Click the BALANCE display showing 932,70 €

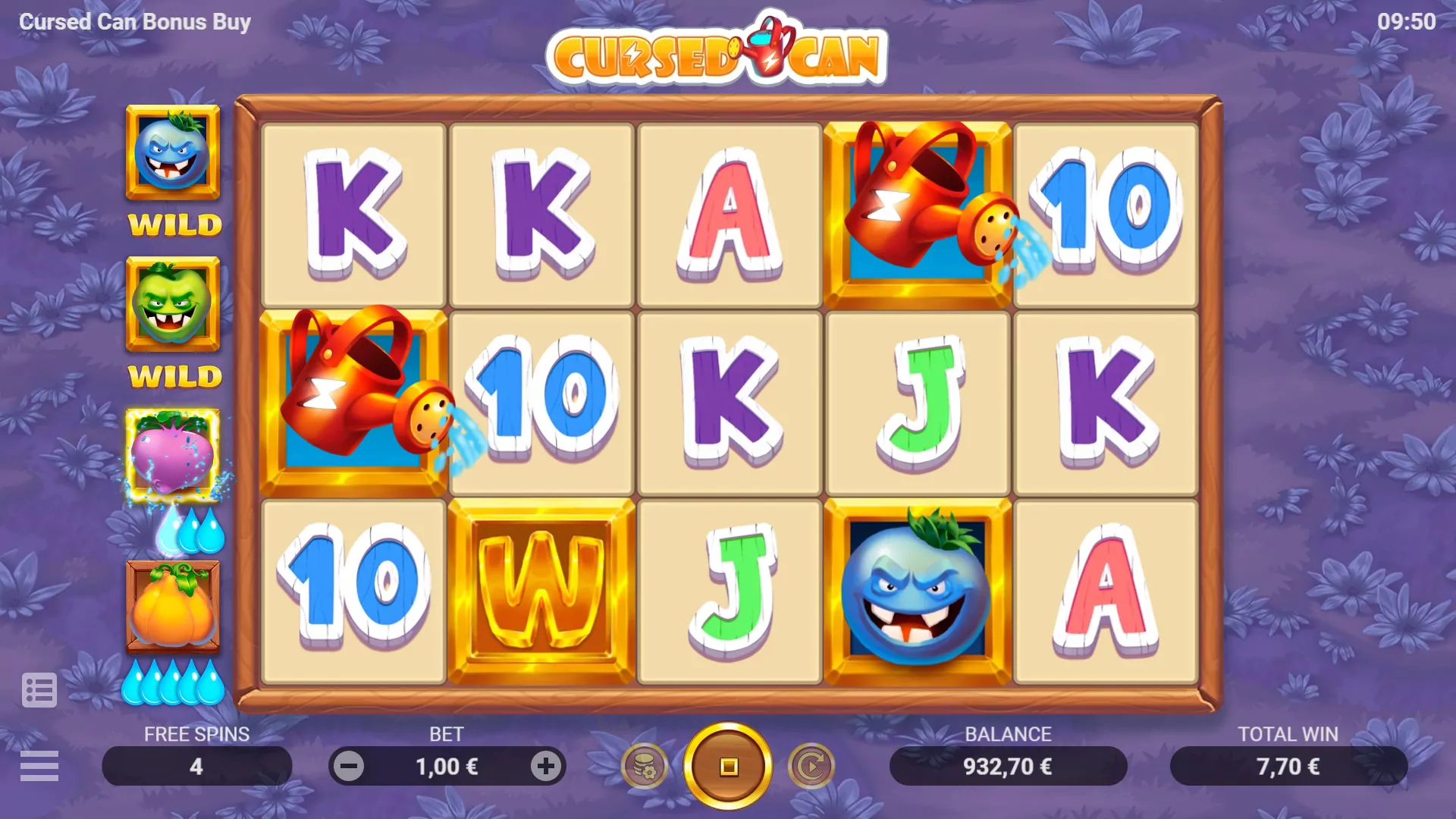pos(1009,765)
